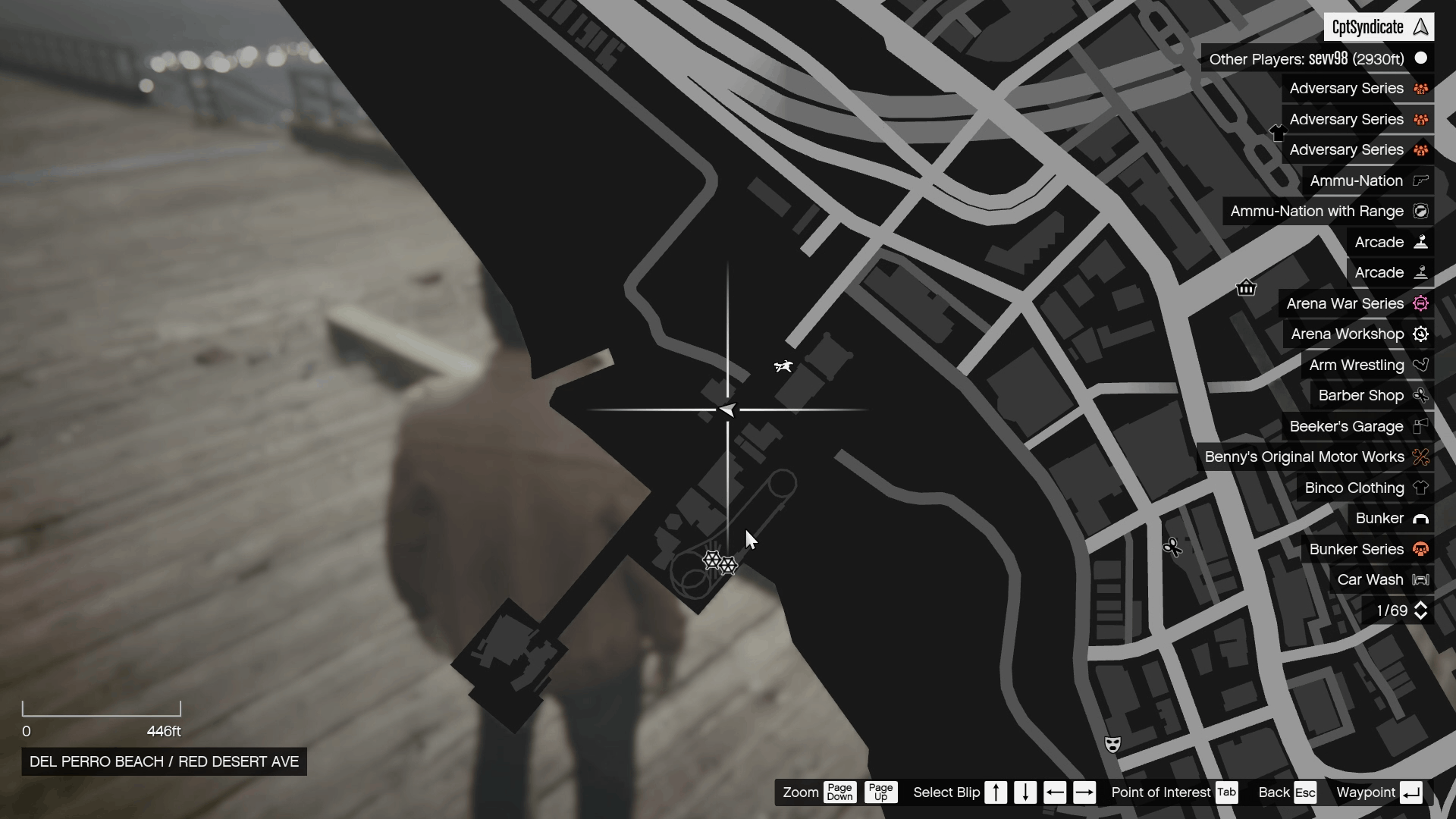Select the Car Wash icon
This screenshot has height=819, width=1456.
(1420, 579)
